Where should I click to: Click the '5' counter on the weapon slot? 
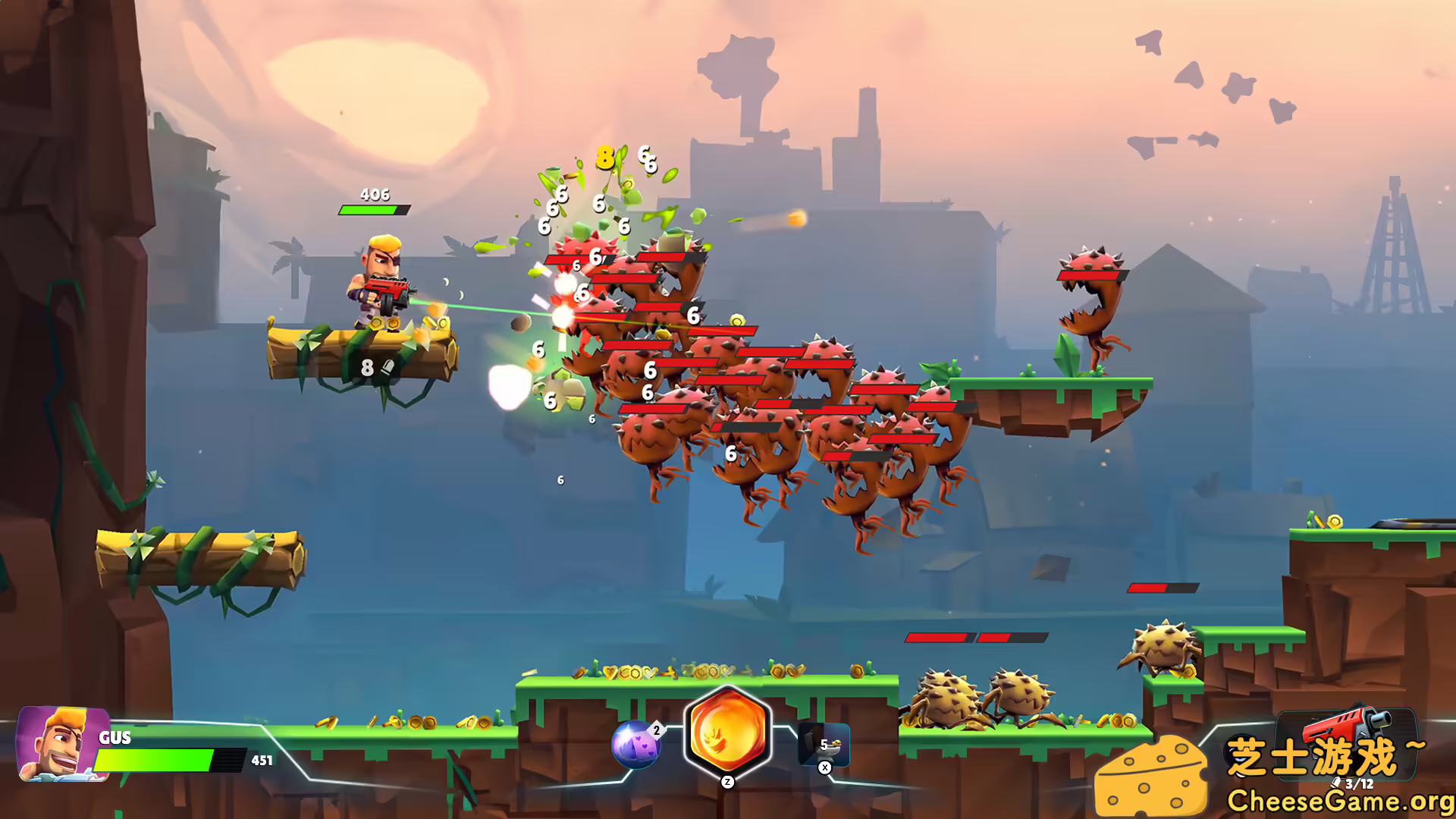pos(824,745)
